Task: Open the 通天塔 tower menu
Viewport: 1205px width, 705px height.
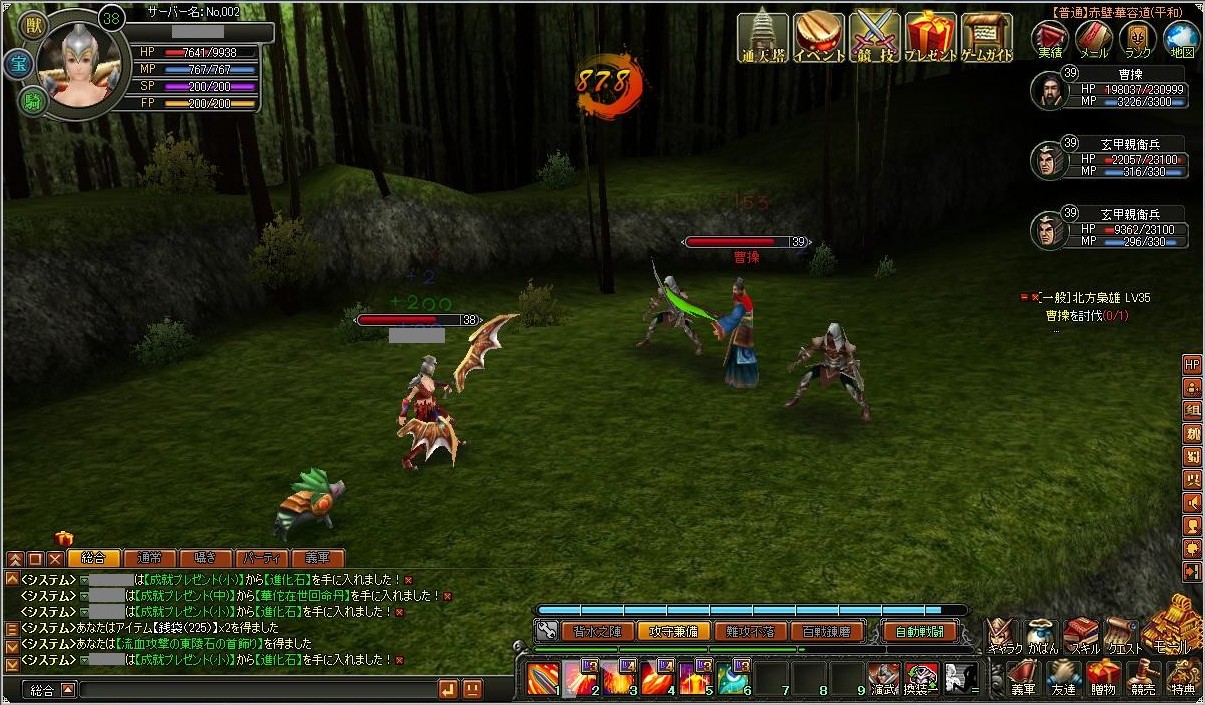Action: pos(763,37)
